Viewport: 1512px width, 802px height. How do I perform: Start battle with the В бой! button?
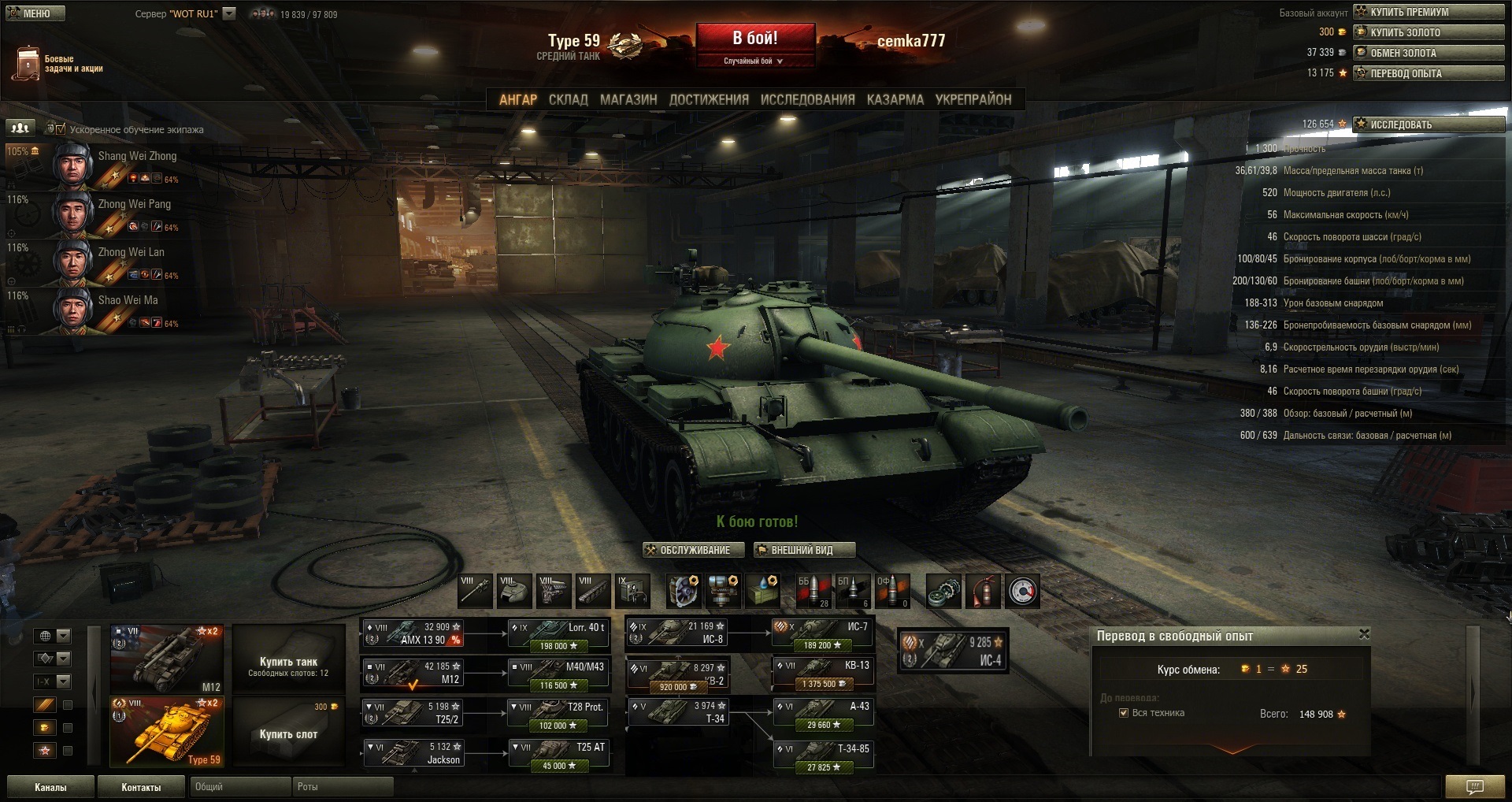coord(754,39)
